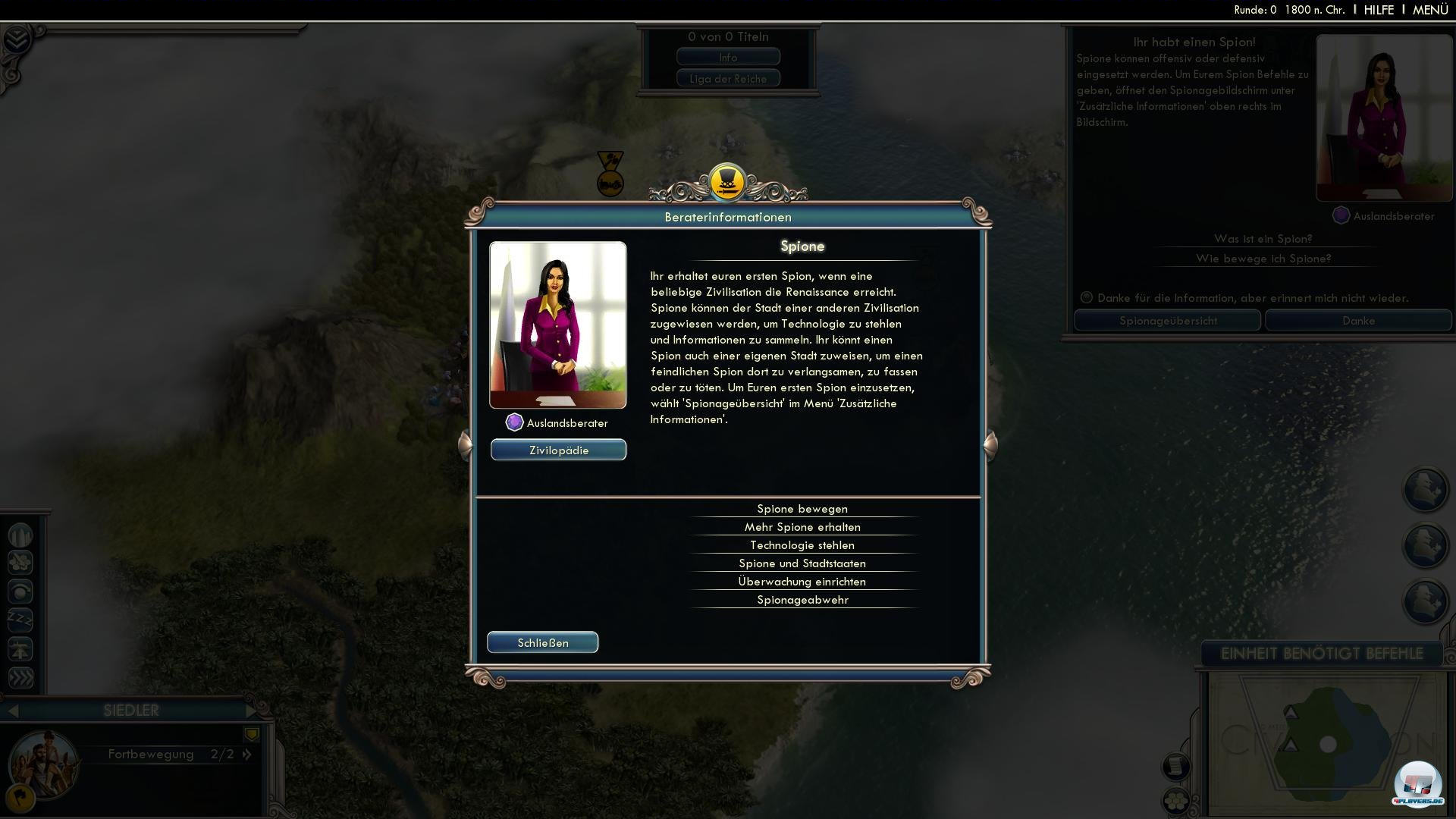Select 'Wie bewege ich Spione?' question
This screenshot has height=819, width=1456.
pos(1263,259)
